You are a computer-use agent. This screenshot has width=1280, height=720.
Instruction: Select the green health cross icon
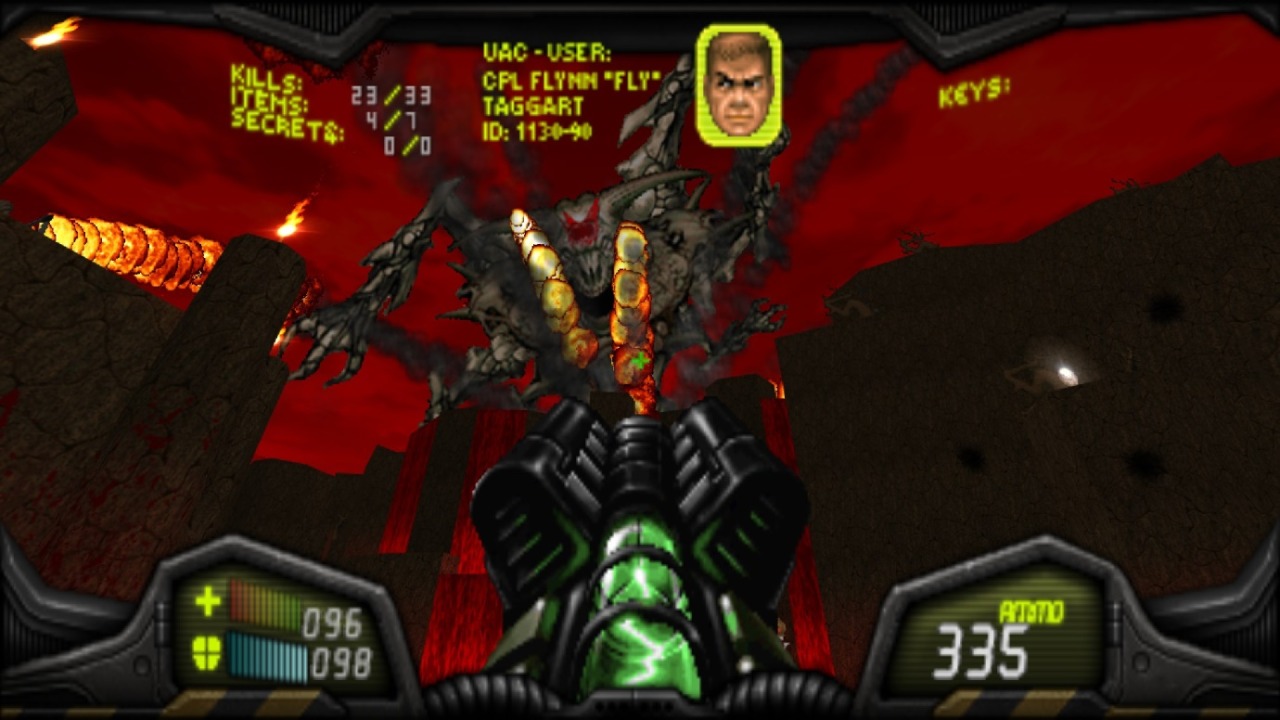[208, 602]
